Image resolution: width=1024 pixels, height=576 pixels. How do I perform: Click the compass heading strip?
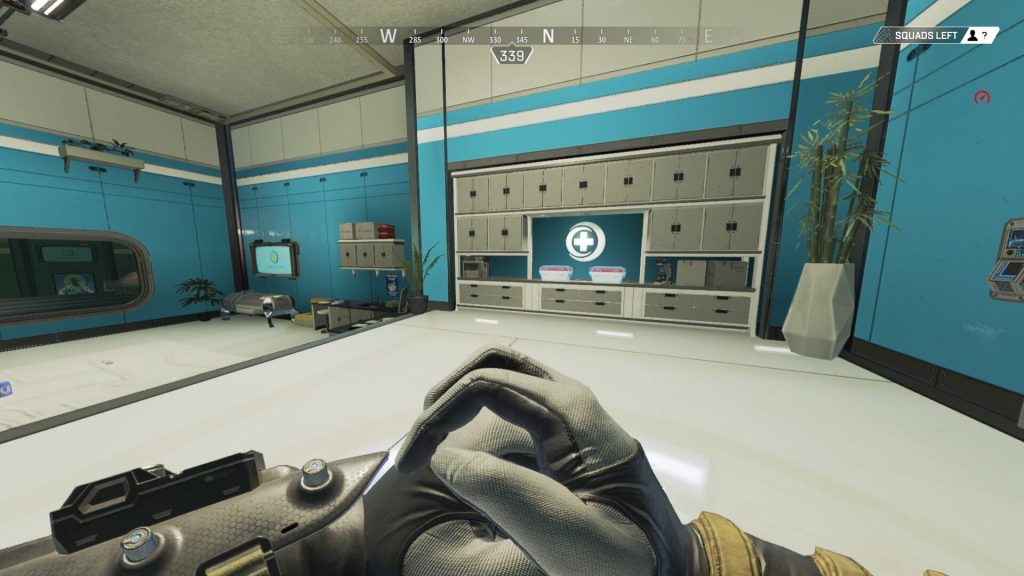[x=511, y=37]
